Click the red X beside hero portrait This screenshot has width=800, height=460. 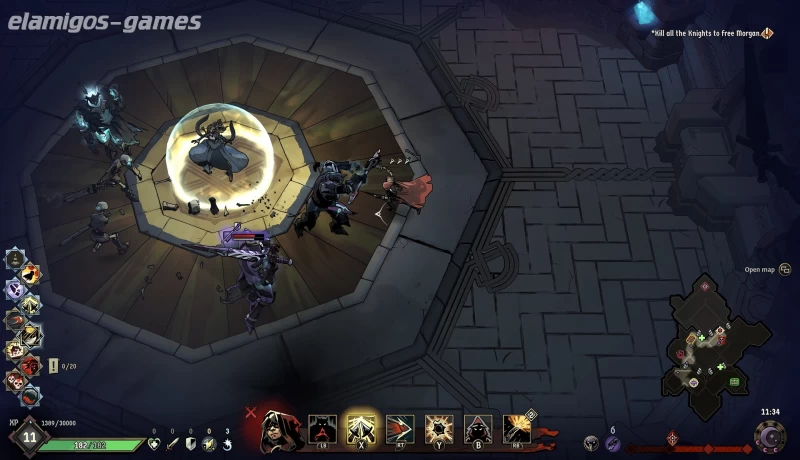[251, 411]
